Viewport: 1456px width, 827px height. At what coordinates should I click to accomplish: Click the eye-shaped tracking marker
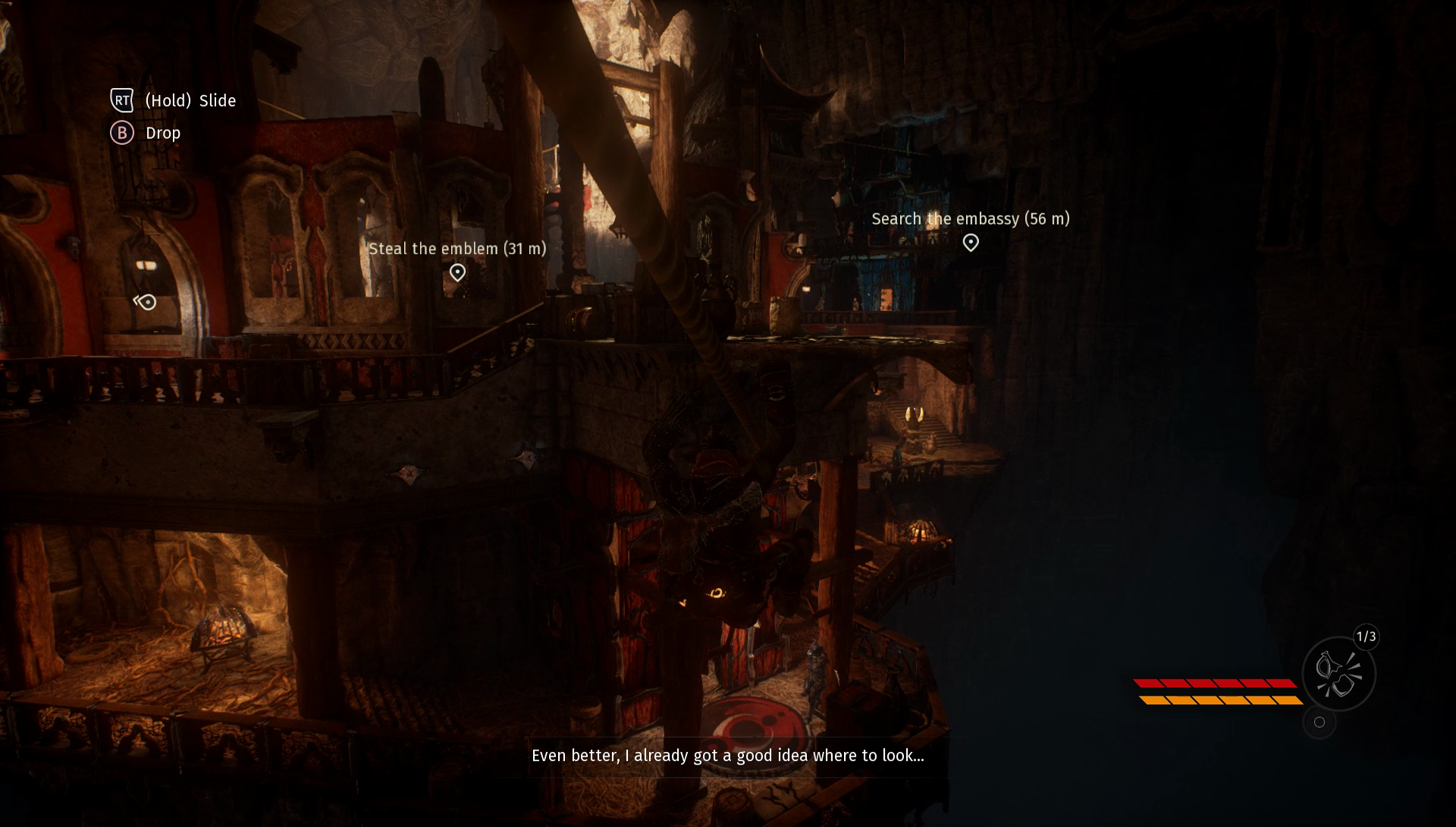point(146,302)
